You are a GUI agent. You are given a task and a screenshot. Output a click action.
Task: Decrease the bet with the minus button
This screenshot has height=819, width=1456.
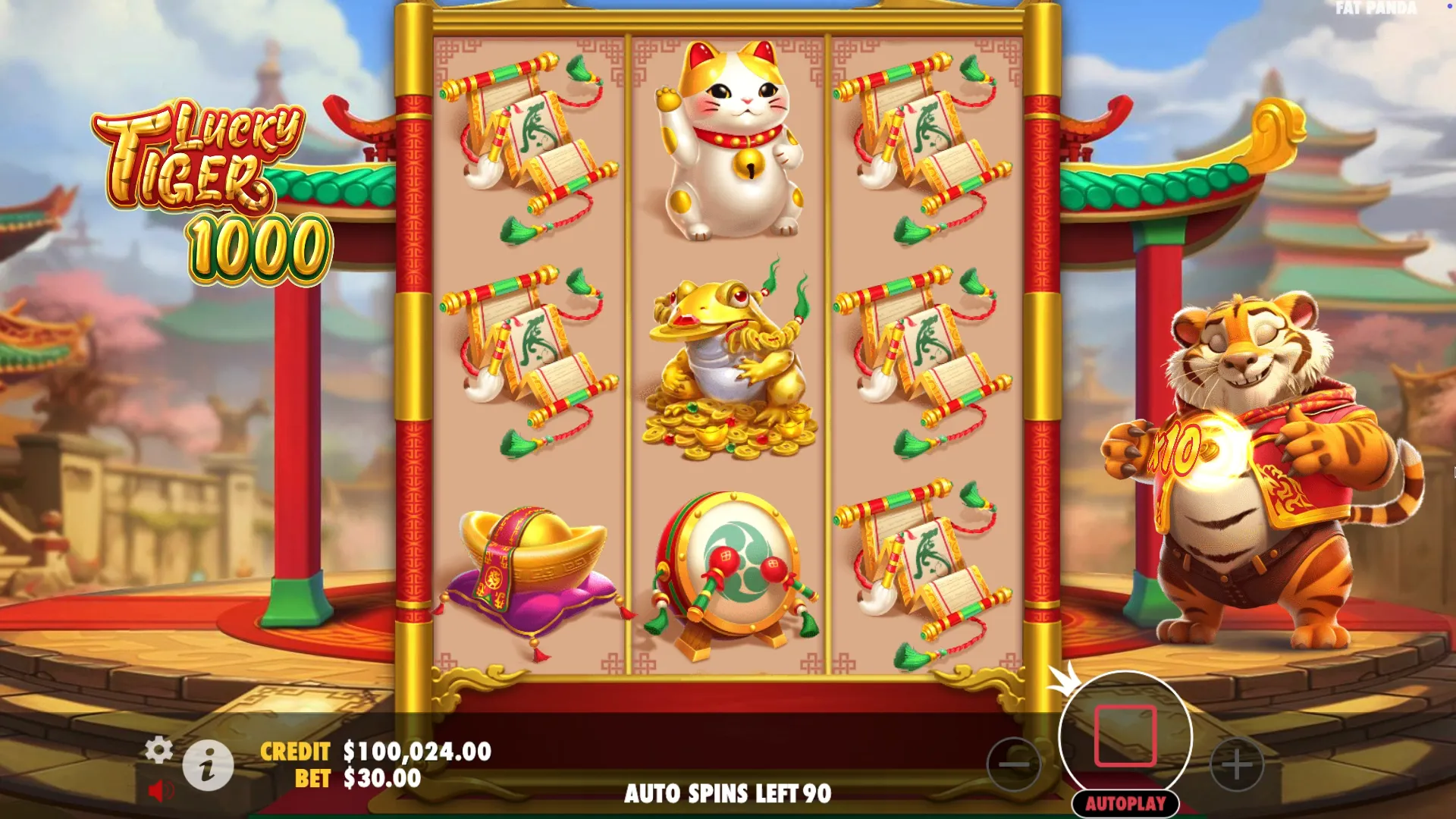1014,764
